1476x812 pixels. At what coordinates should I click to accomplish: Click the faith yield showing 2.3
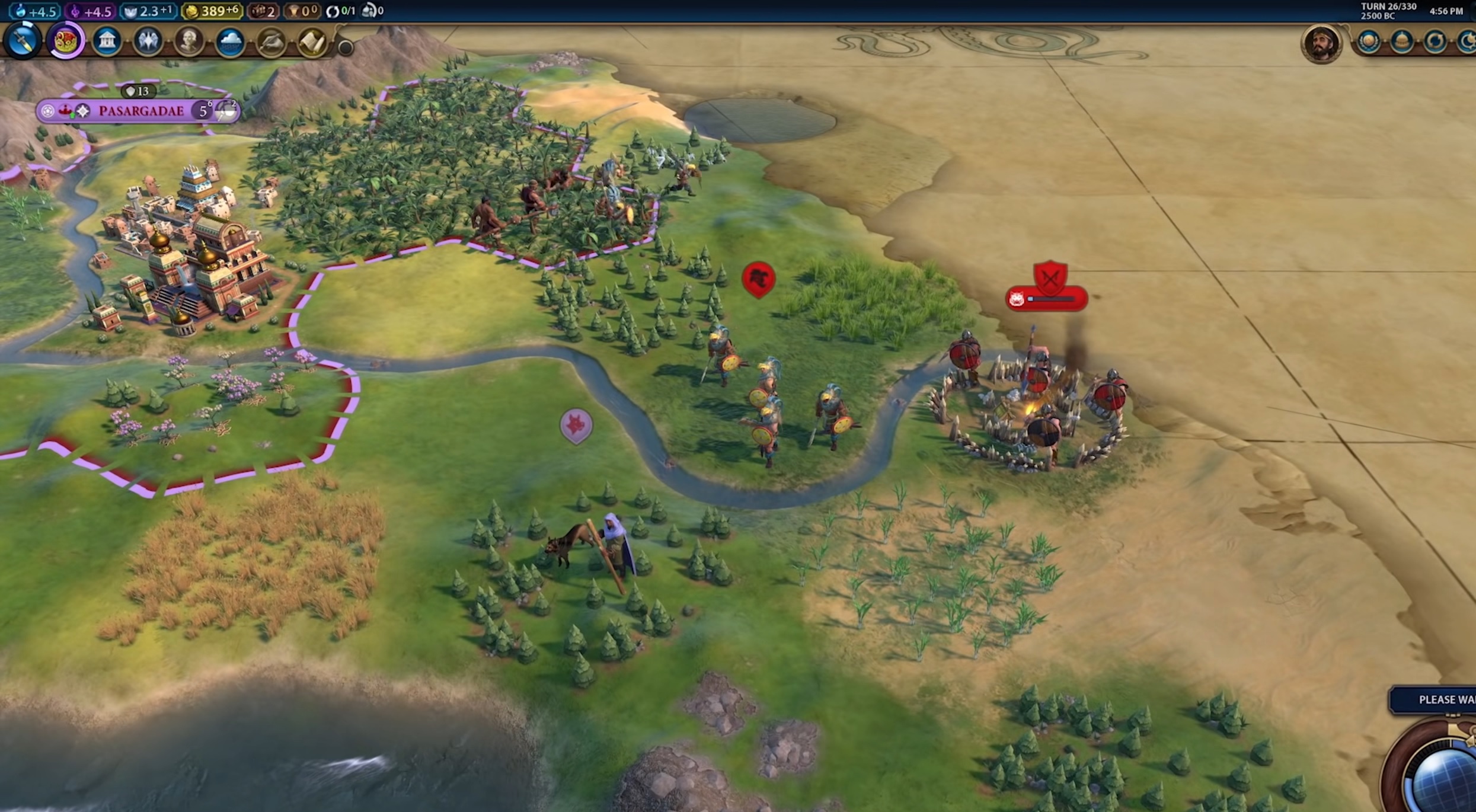[148, 11]
